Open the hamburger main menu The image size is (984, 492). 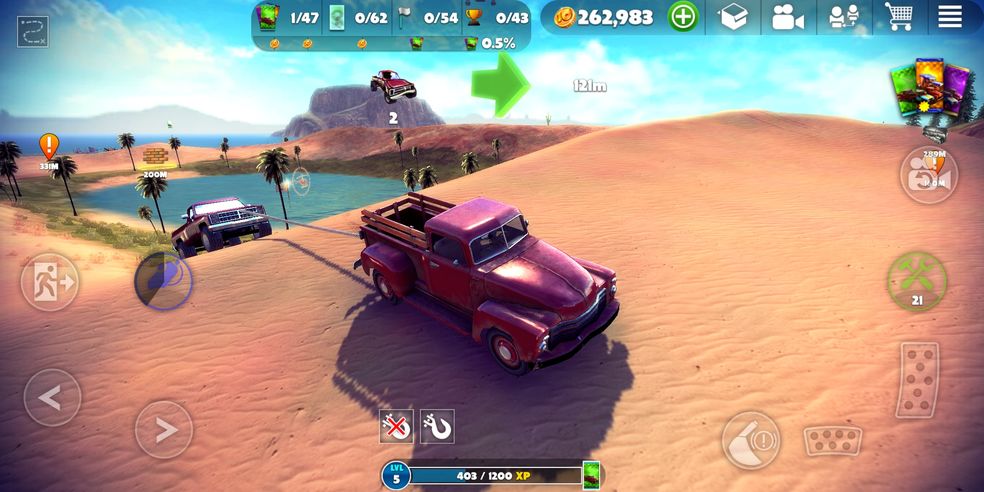[949, 17]
